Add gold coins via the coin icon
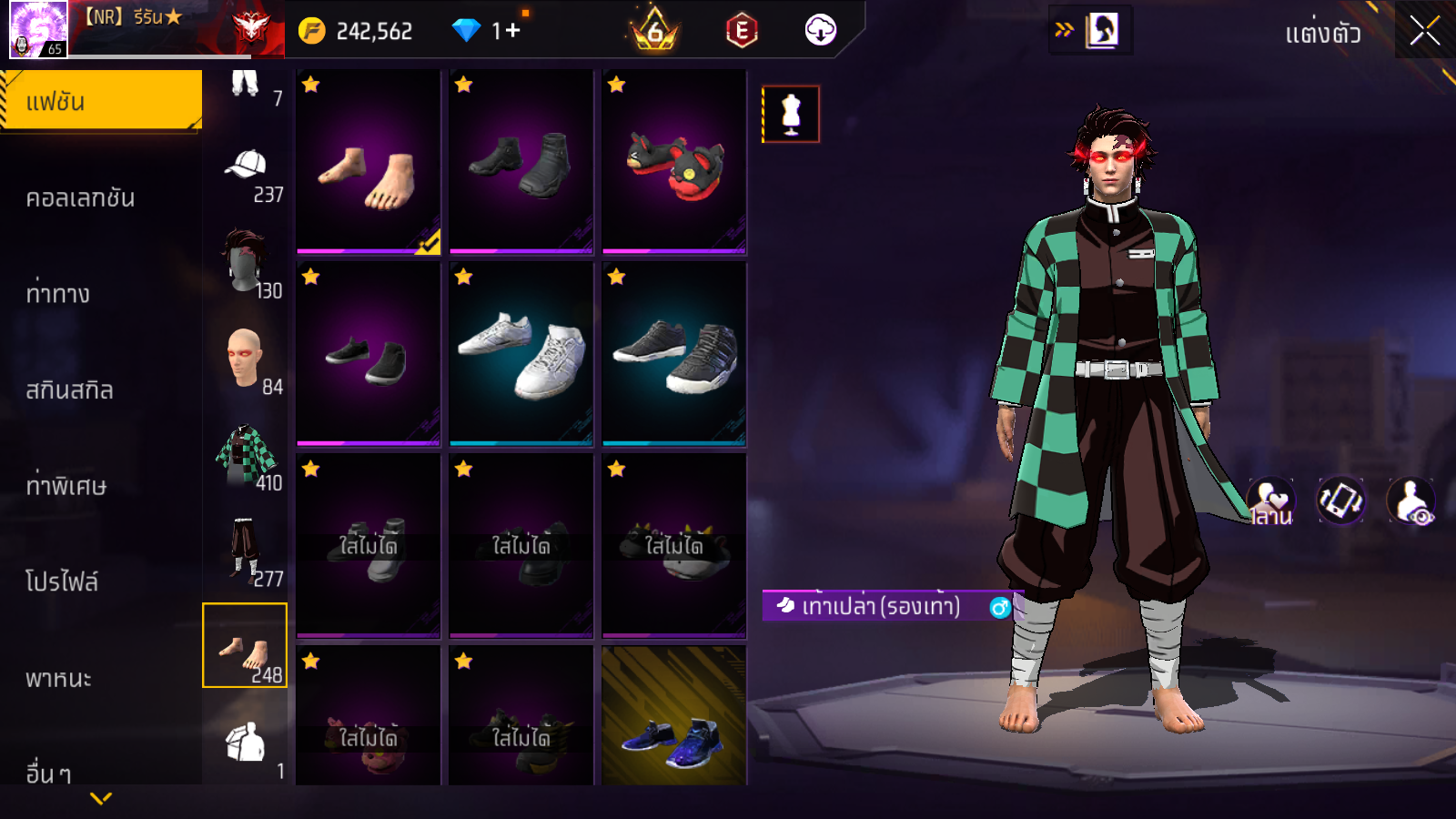This screenshot has height=819, width=1456. coord(311,31)
